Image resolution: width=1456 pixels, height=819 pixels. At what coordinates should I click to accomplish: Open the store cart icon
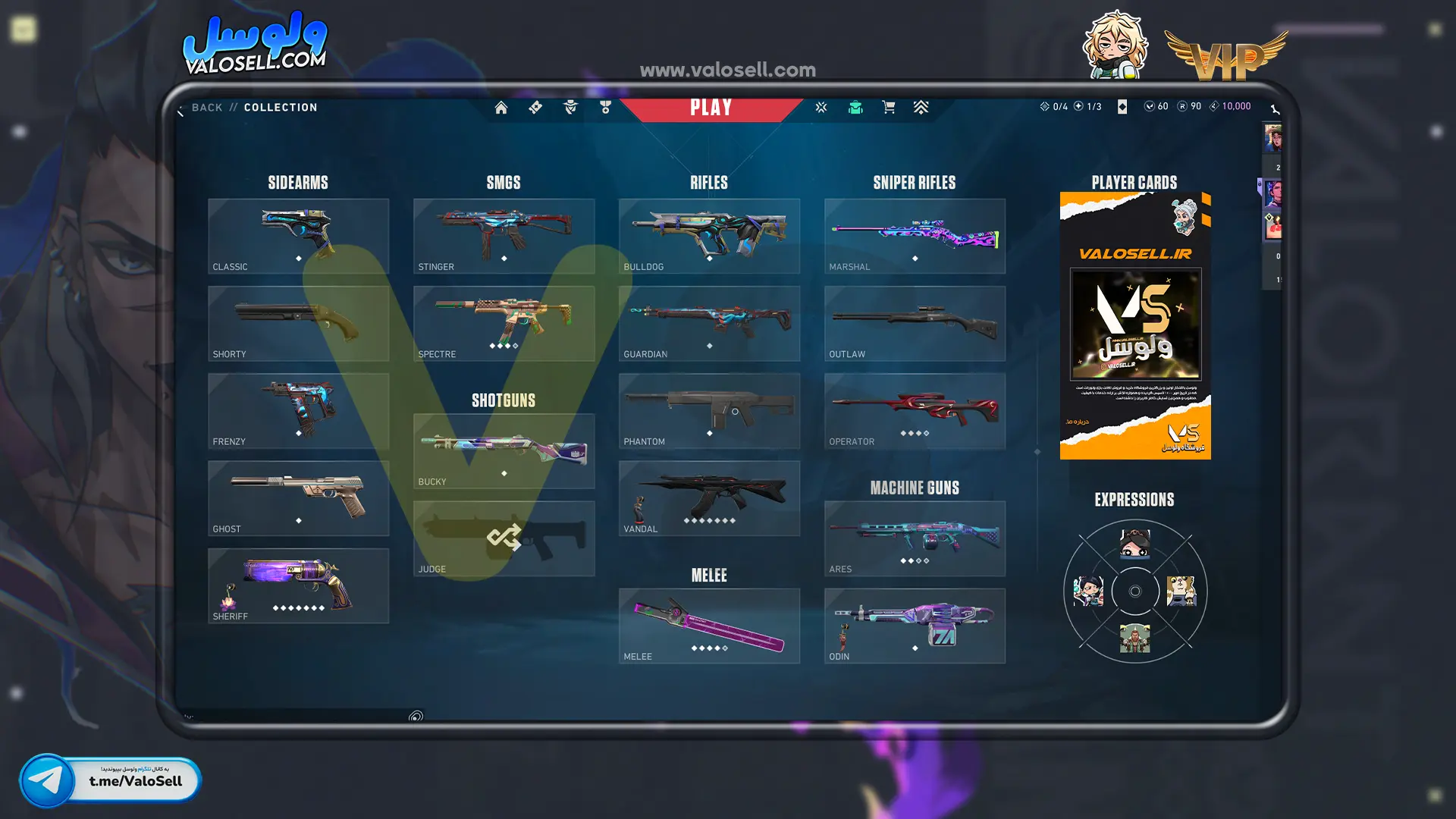[x=889, y=108]
